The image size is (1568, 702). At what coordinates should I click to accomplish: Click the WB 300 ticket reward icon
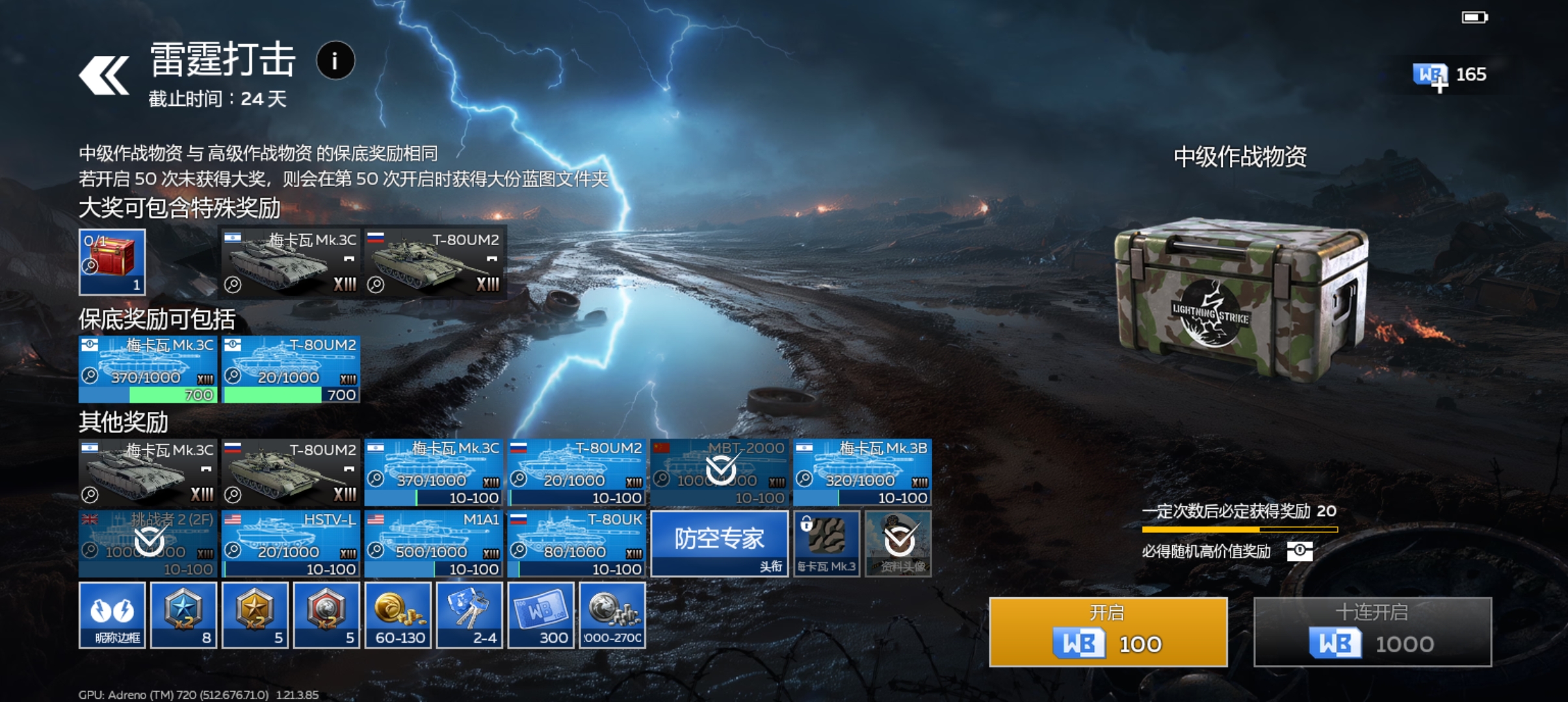pos(541,614)
